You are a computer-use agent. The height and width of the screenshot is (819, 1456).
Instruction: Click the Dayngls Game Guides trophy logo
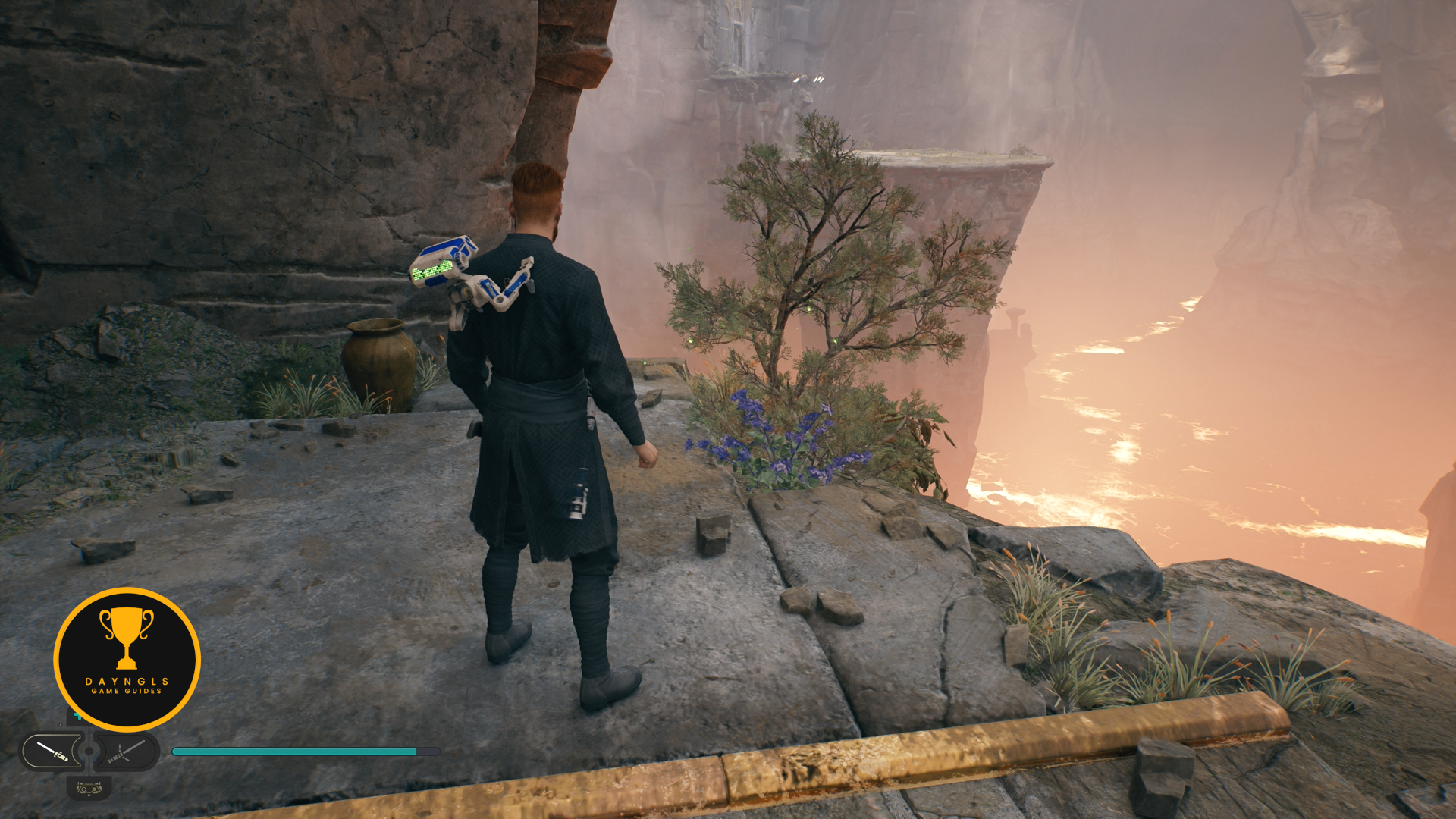click(127, 658)
